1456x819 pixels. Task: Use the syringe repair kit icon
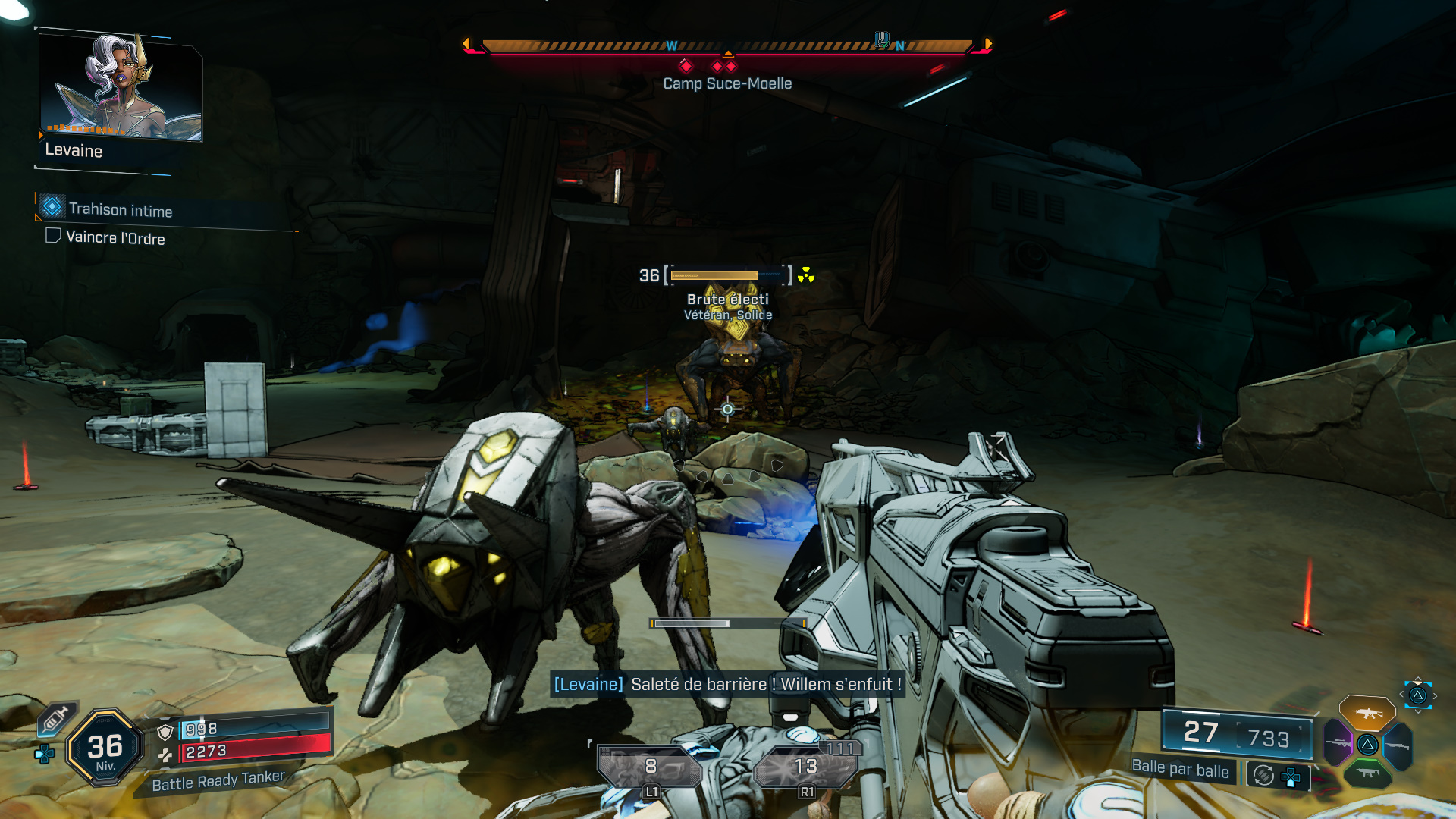[x=55, y=718]
